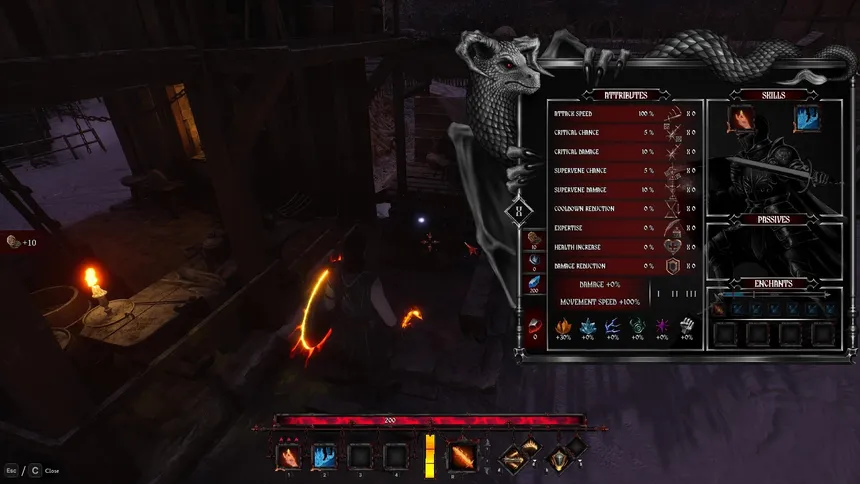Upgrade the Attack Speed attribute icon
860x484 pixels.
click(672, 114)
